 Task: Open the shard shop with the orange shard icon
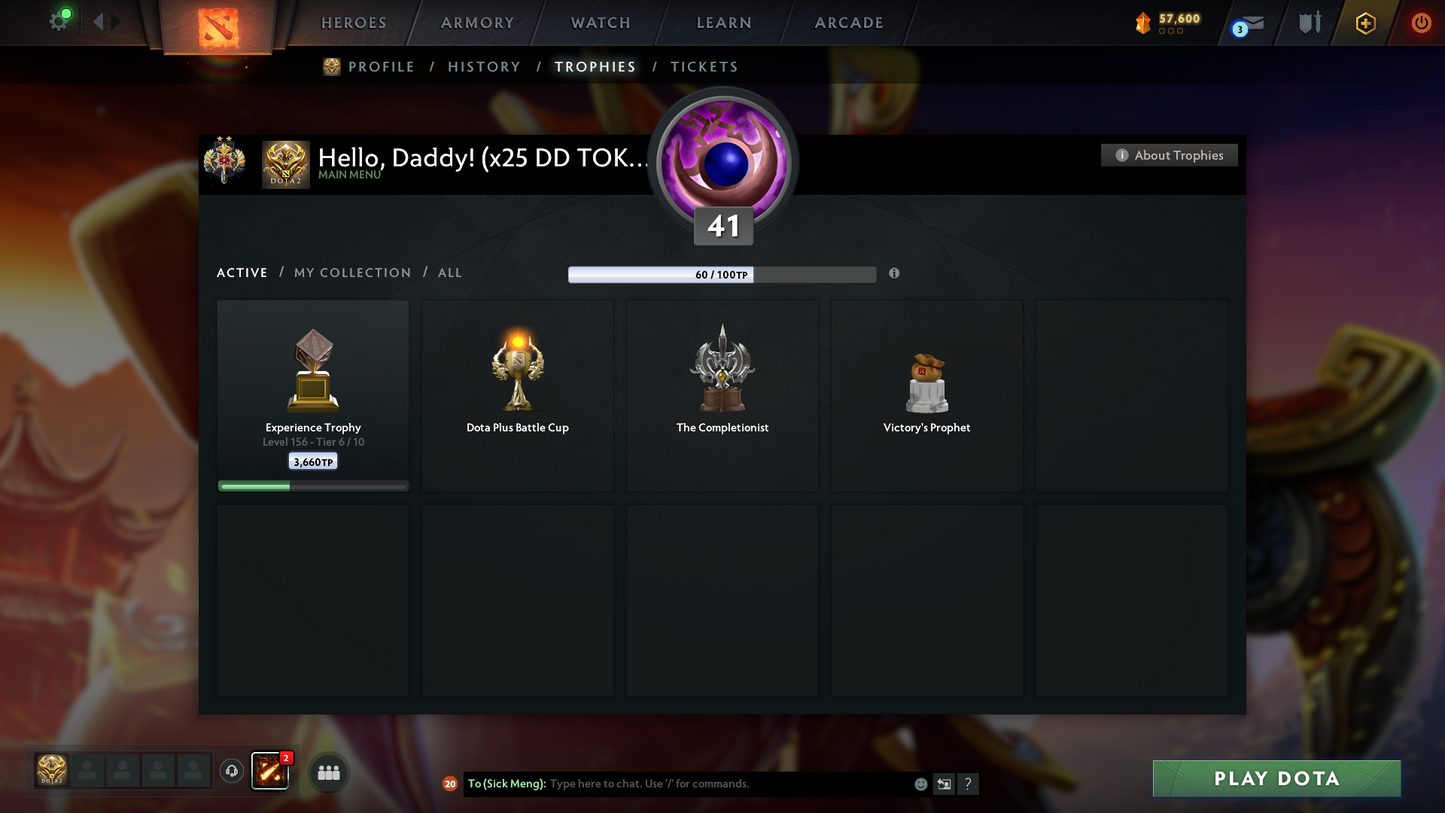pyautogui.click(x=1143, y=22)
